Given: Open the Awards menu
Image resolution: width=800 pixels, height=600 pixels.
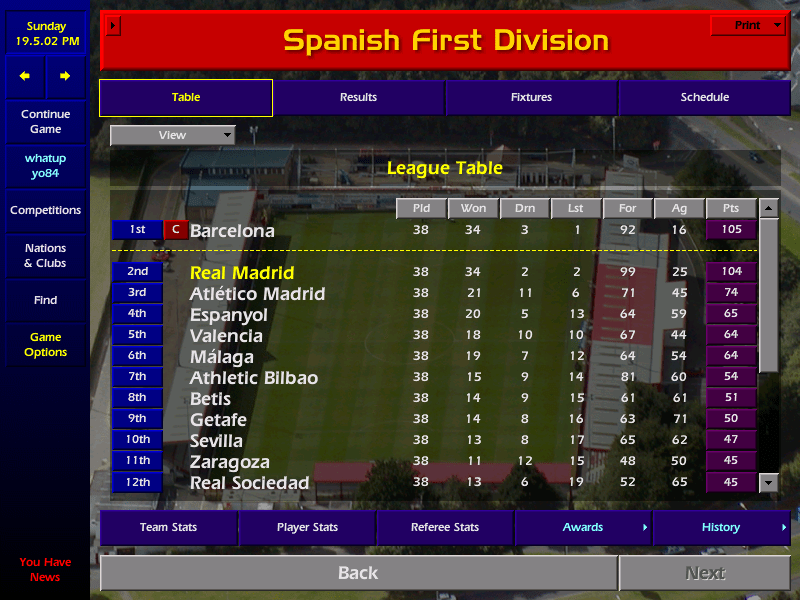Looking at the screenshot, I should click(x=583, y=527).
